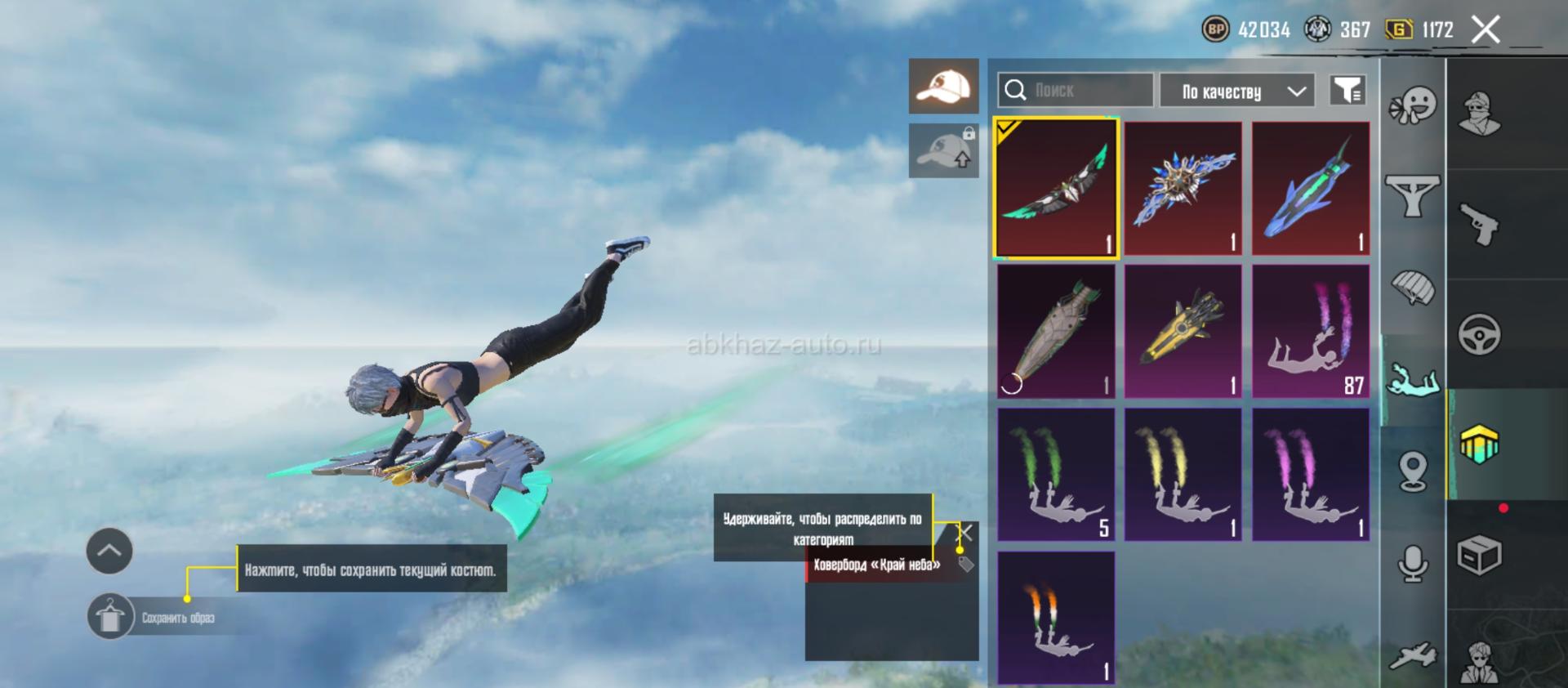
Task: Switch to the white cap appearance tab
Action: point(943,86)
